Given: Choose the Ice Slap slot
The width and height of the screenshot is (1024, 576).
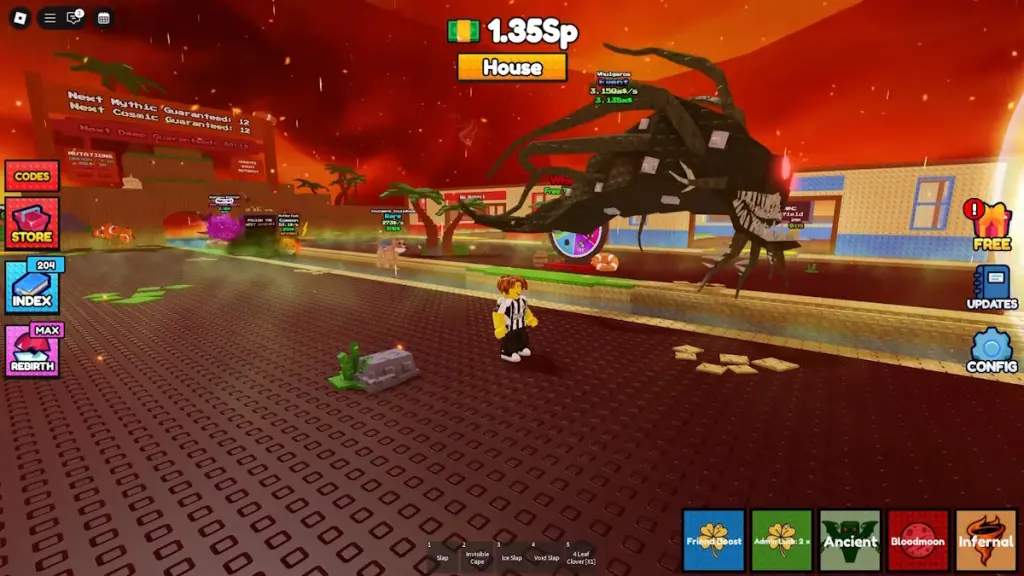Looking at the screenshot, I should [511, 554].
